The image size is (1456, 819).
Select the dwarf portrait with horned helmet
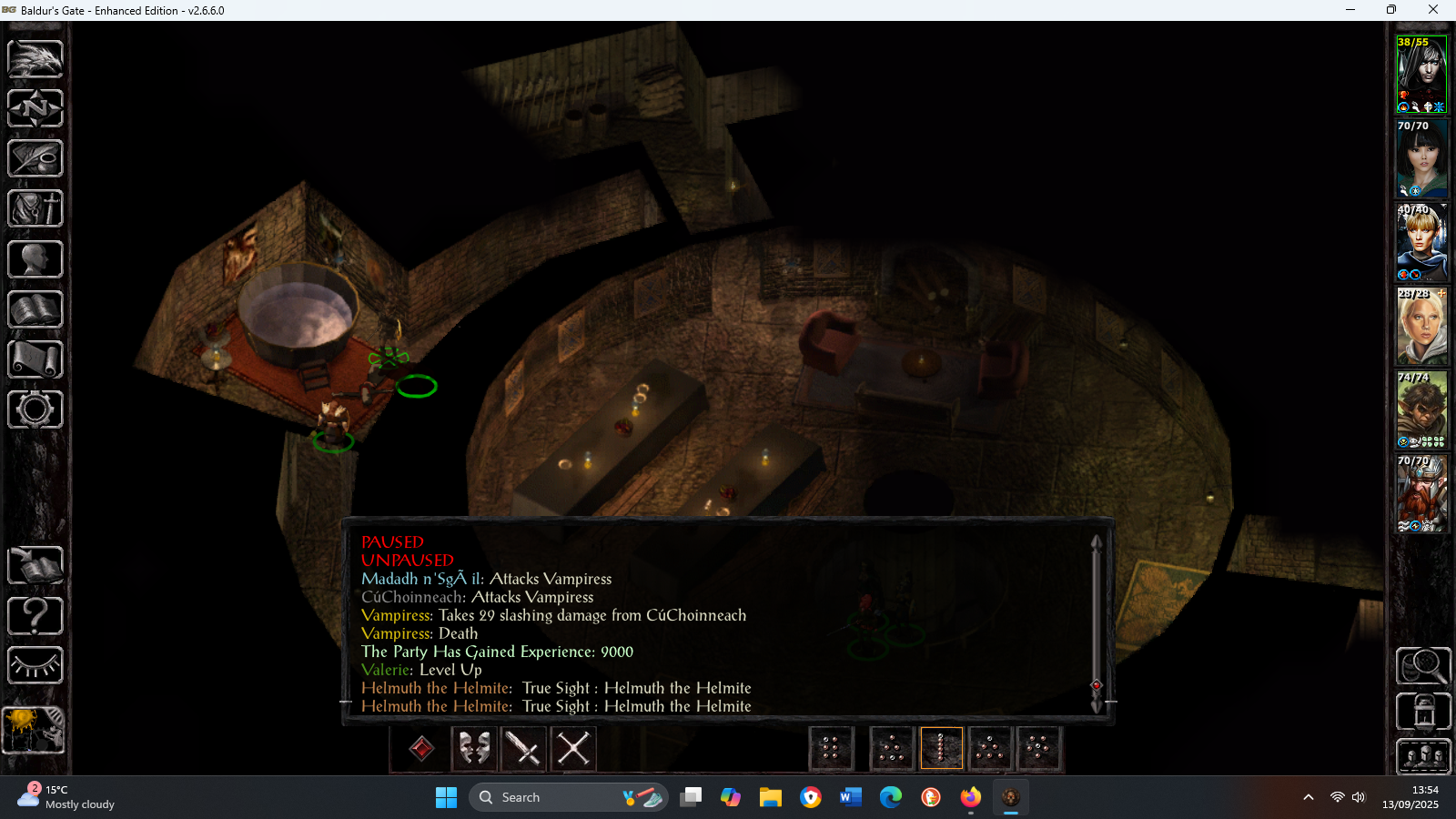click(x=1421, y=494)
